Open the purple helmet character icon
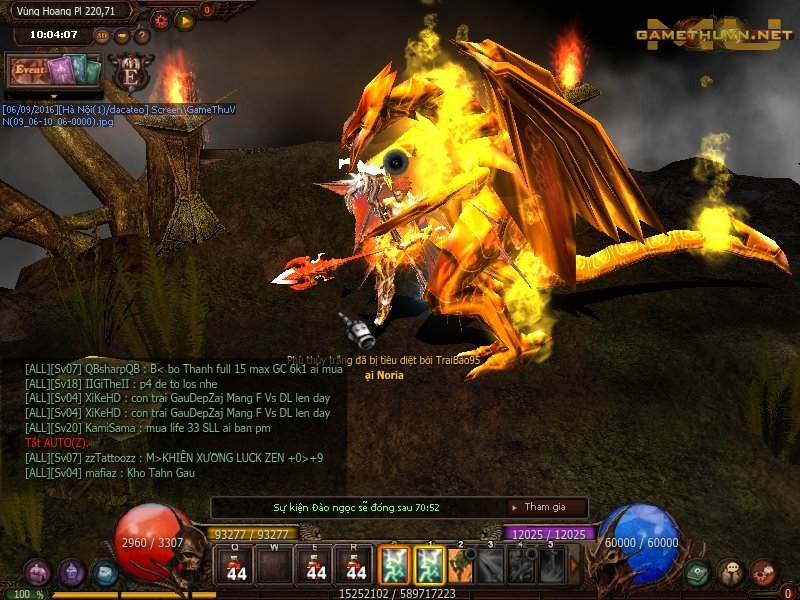The width and height of the screenshot is (800, 600). [x=71, y=573]
